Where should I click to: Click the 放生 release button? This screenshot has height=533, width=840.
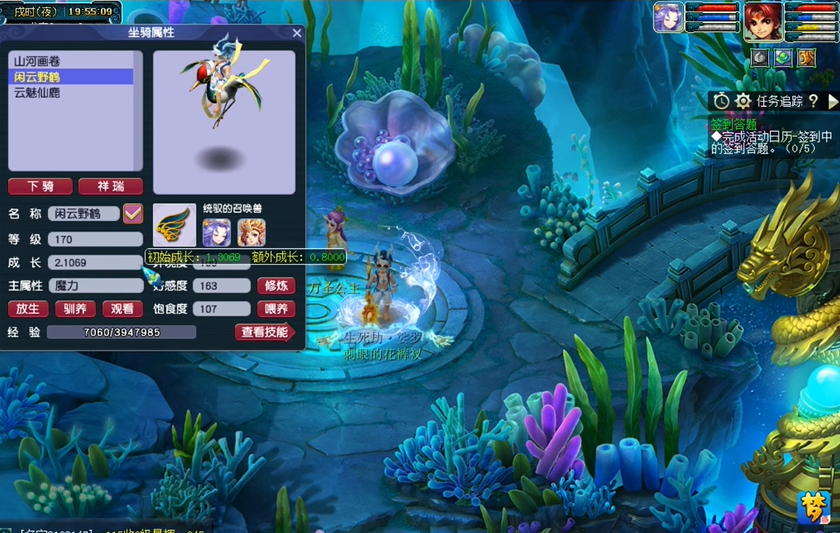pos(27,310)
